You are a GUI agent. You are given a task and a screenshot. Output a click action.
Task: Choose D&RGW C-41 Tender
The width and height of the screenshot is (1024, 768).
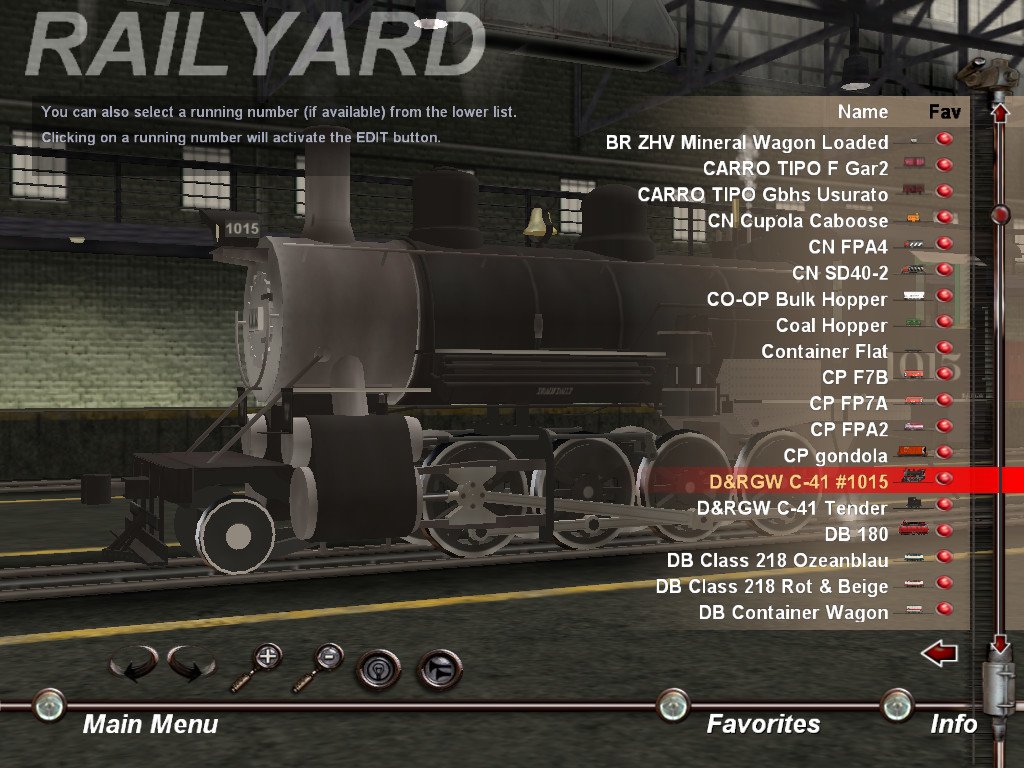pos(792,508)
